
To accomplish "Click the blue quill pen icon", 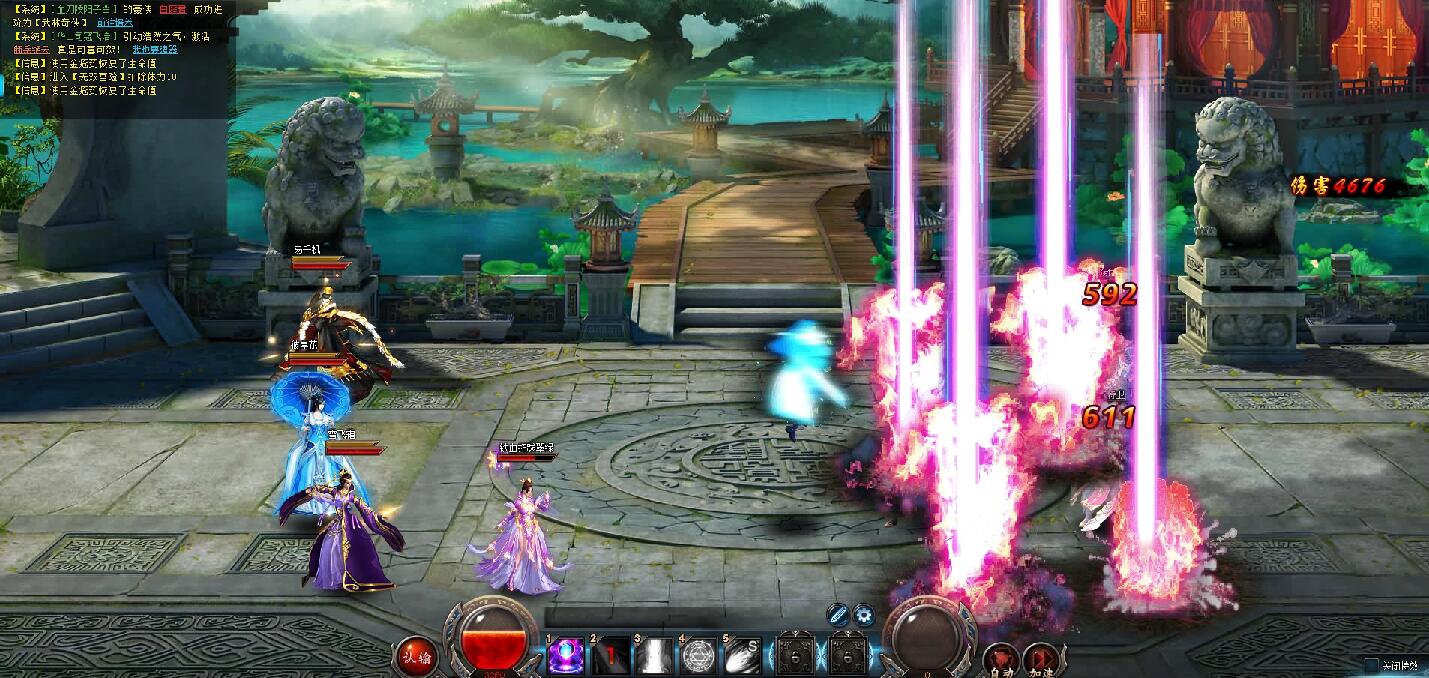I will coord(839,615).
